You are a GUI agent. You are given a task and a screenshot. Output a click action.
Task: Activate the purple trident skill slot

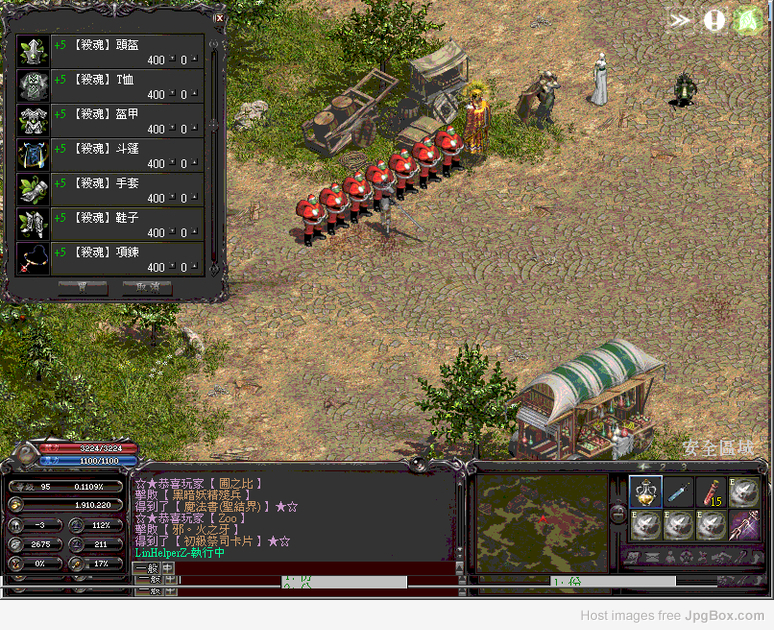click(744, 525)
